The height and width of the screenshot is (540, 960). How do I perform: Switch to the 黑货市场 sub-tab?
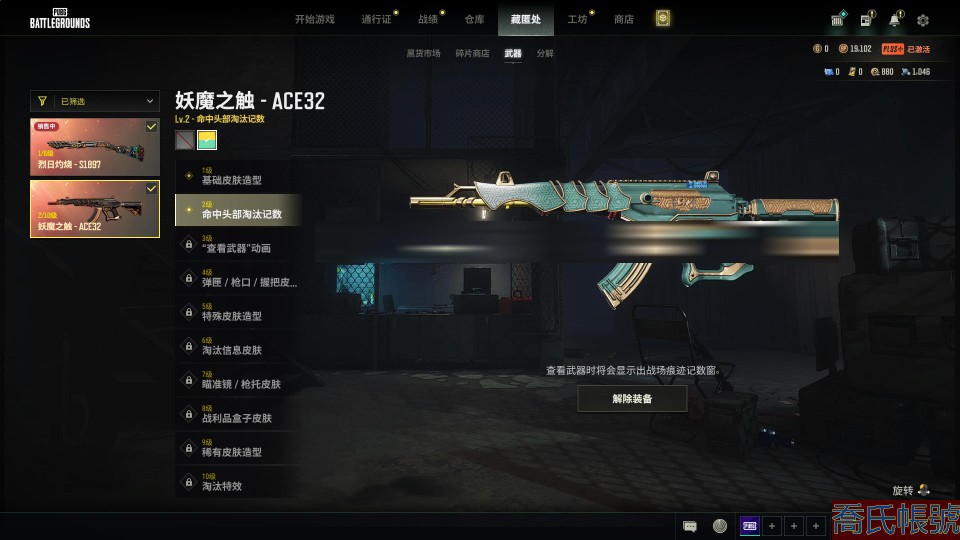click(423, 53)
